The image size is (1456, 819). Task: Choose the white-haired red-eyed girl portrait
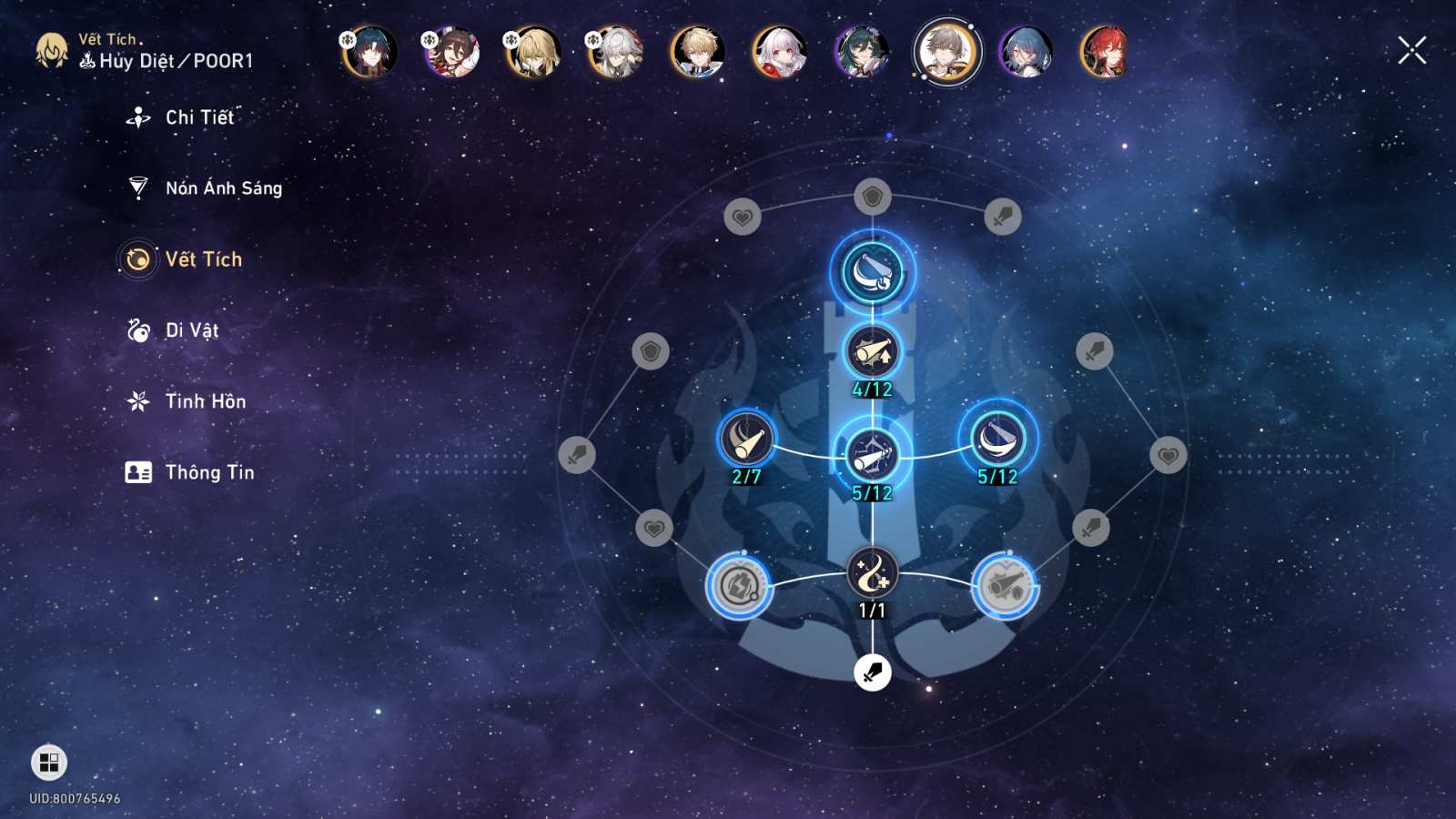(x=780, y=52)
